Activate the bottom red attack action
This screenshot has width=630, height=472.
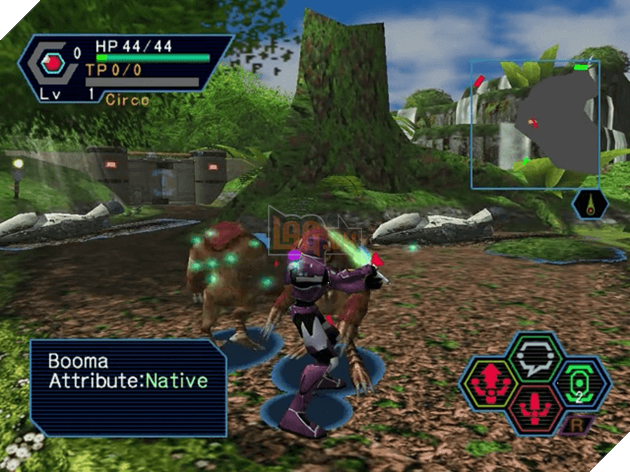[x=533, y=408]
